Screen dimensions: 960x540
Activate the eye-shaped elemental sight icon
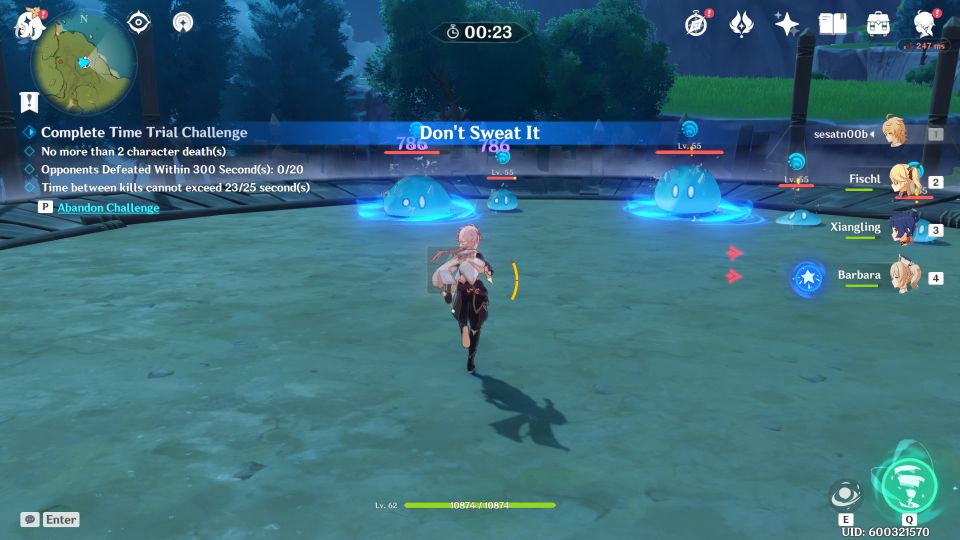[x=139, y=22]
